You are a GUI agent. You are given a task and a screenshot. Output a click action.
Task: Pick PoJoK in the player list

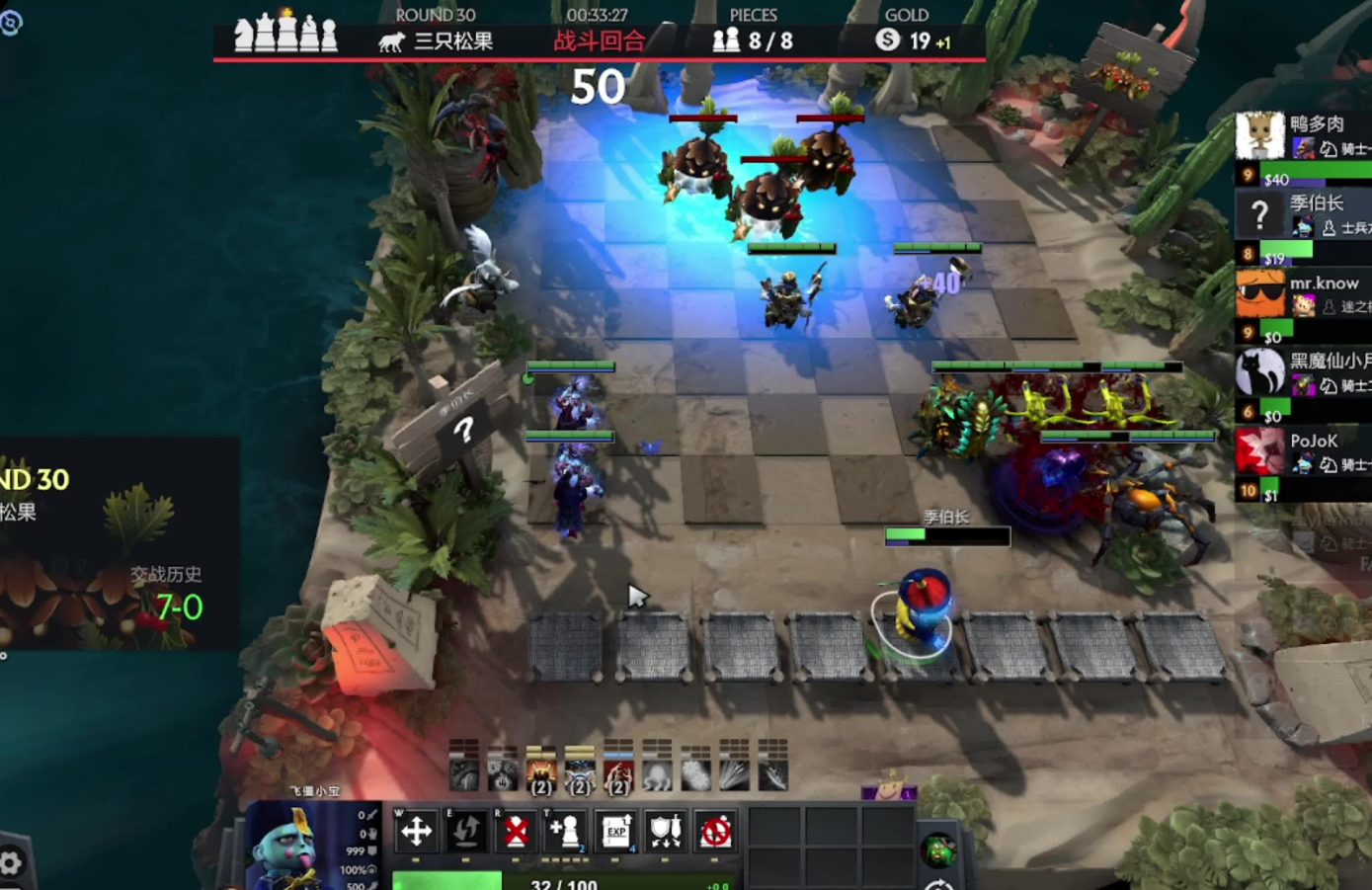pos(1302,452)
